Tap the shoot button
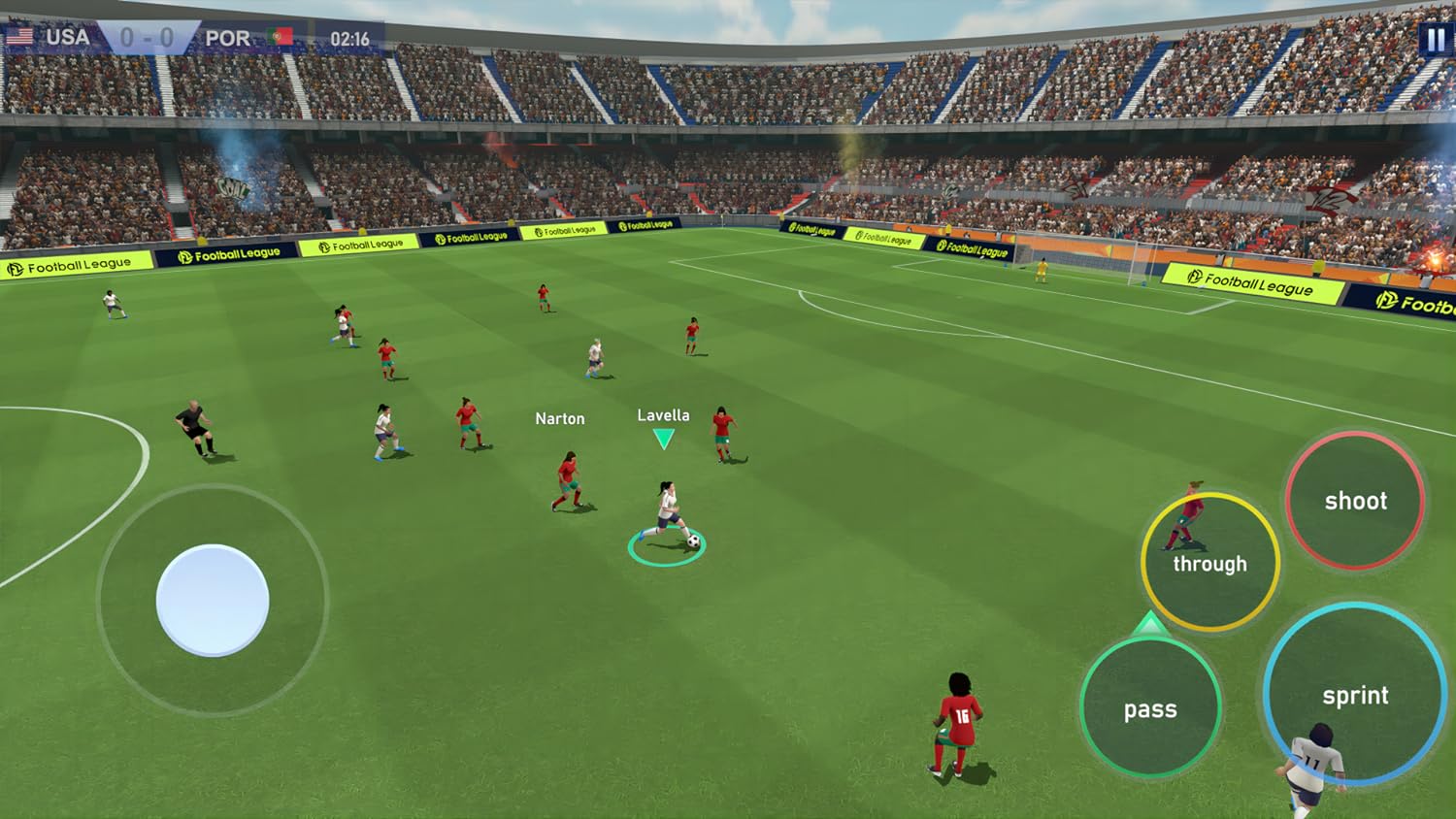The height and width of the screenshot is (819, 1456). (1356, 502)
